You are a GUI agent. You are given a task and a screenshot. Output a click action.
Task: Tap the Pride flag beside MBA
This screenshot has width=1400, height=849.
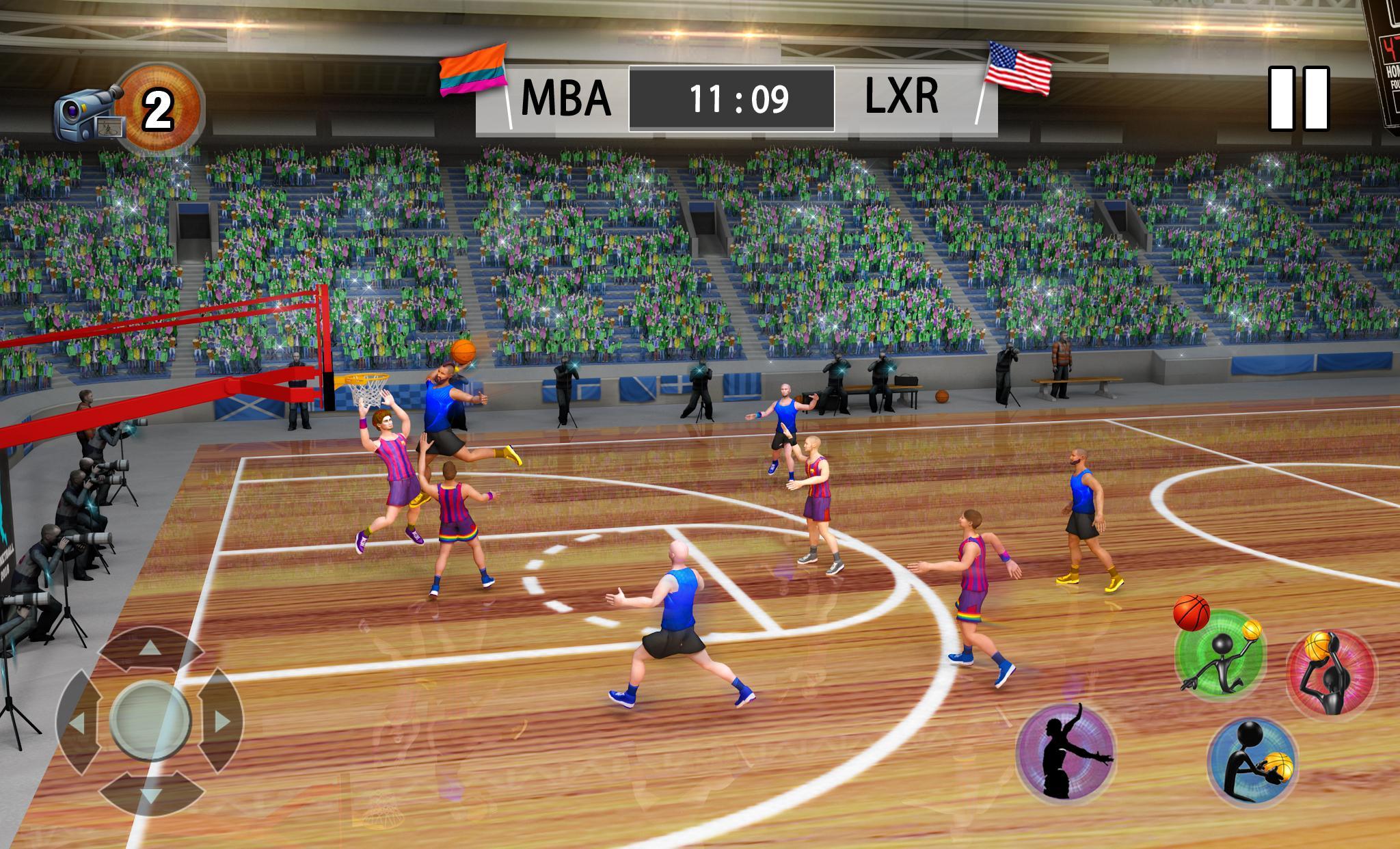click(x=474, y=68)
